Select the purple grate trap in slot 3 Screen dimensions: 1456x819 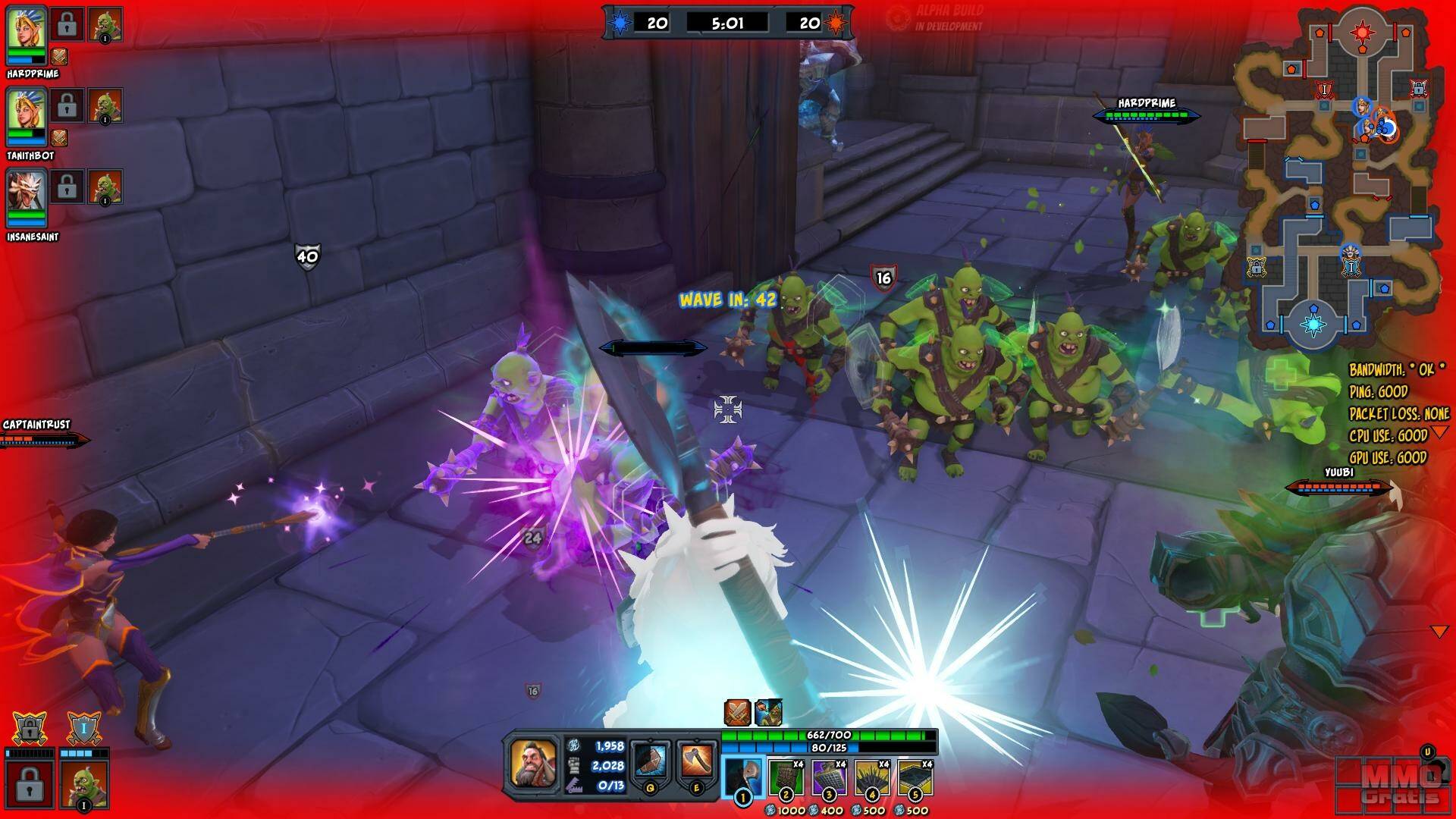point(830,777)
